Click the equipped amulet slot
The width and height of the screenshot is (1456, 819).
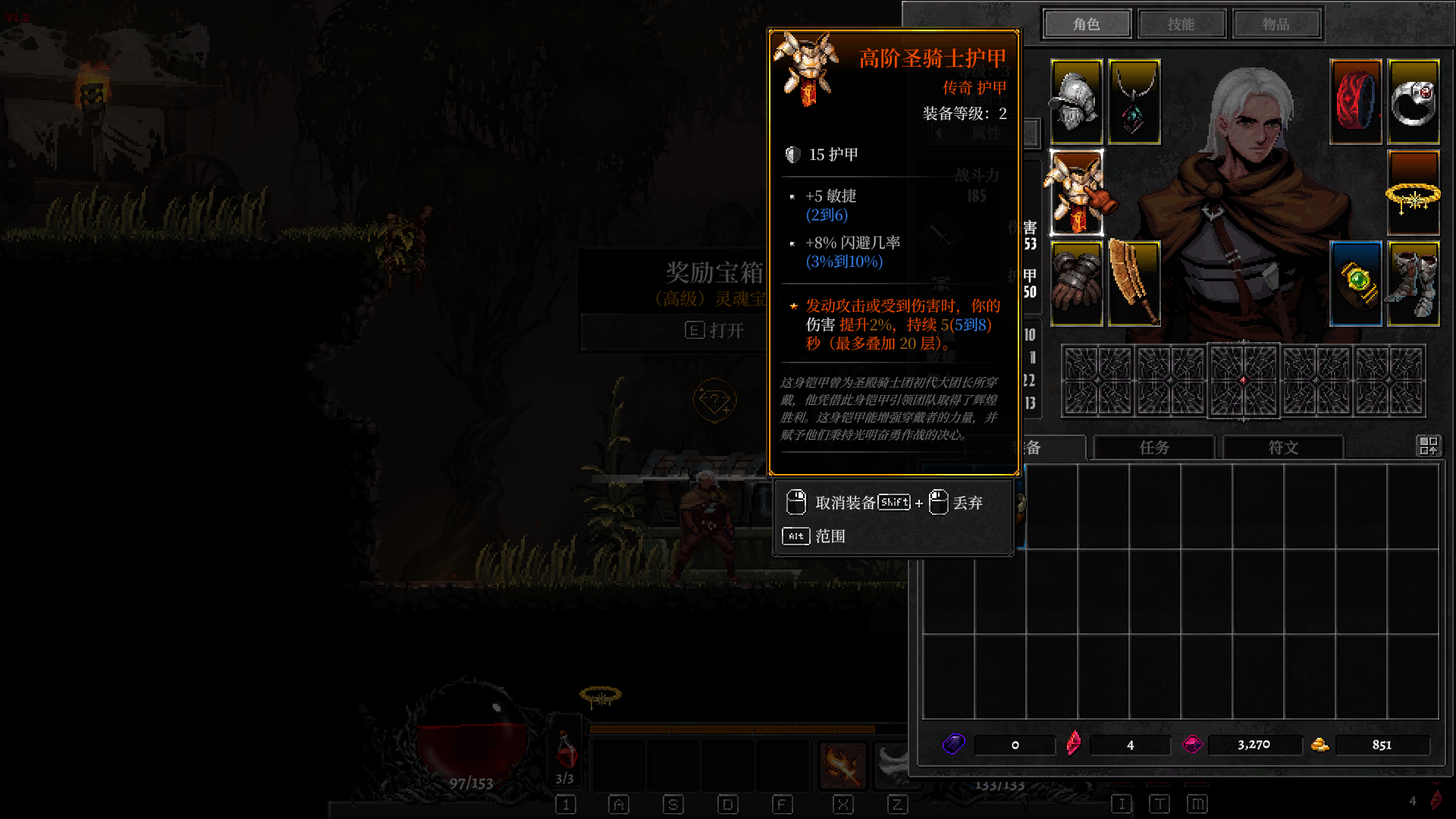1134,102
